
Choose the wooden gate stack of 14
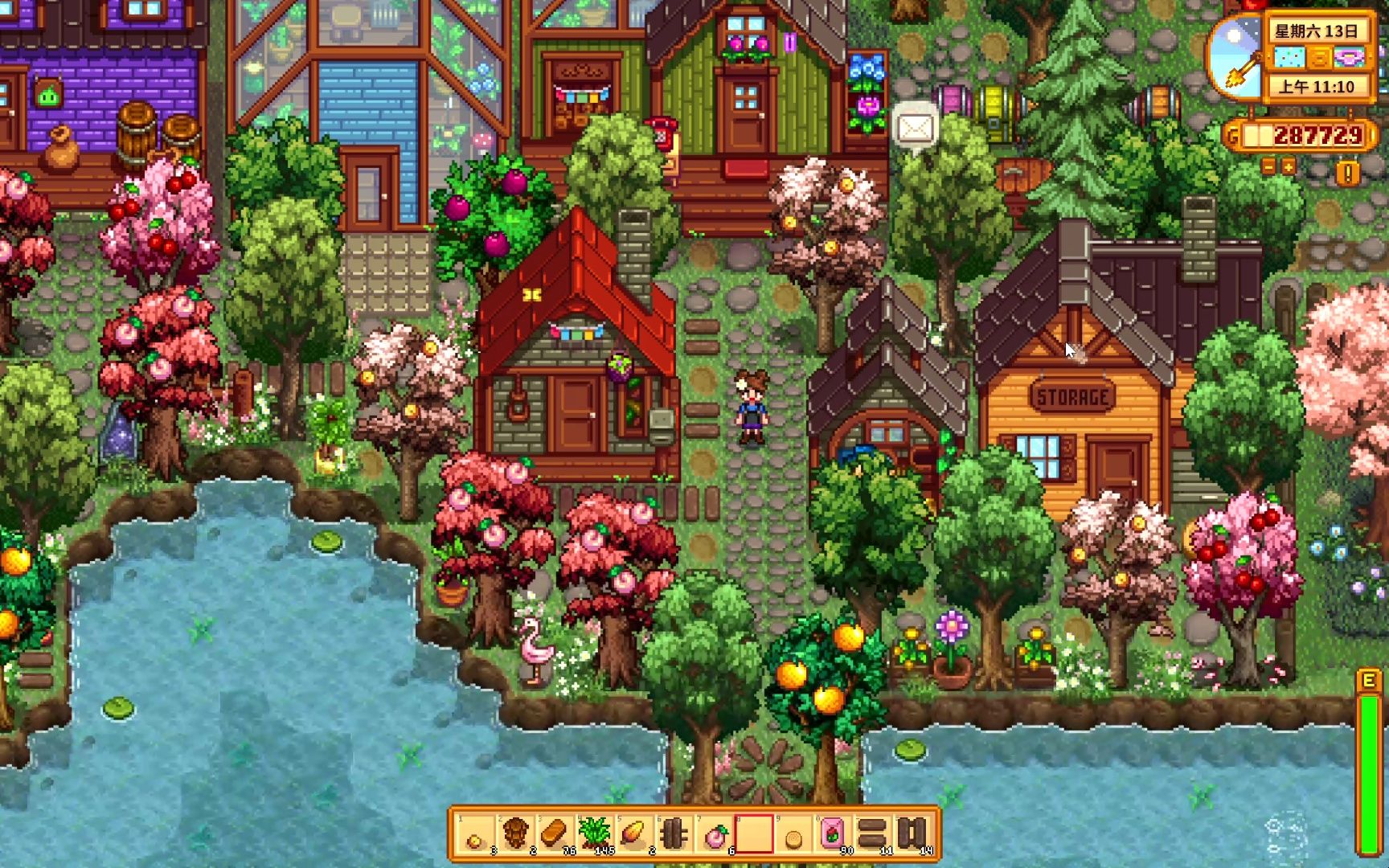pos(912,834)
